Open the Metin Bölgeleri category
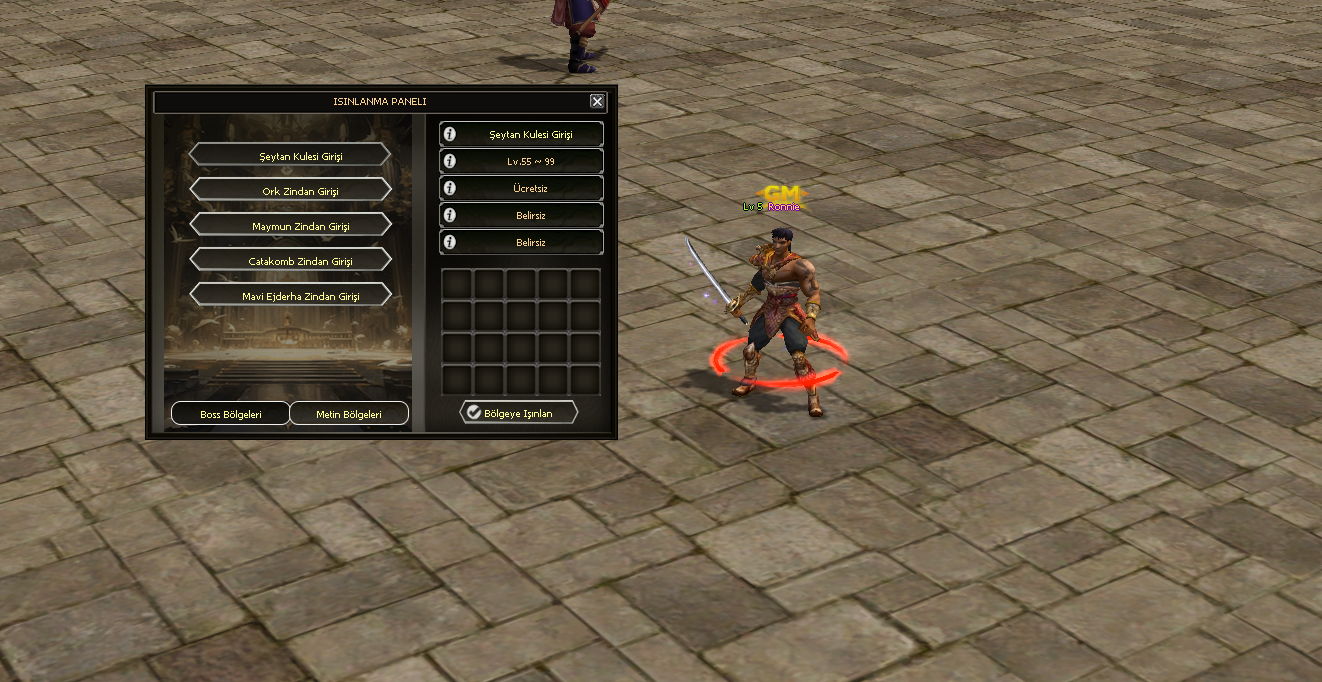Image resolution: width=1322 pixels, height=682 pixels. 349,414
